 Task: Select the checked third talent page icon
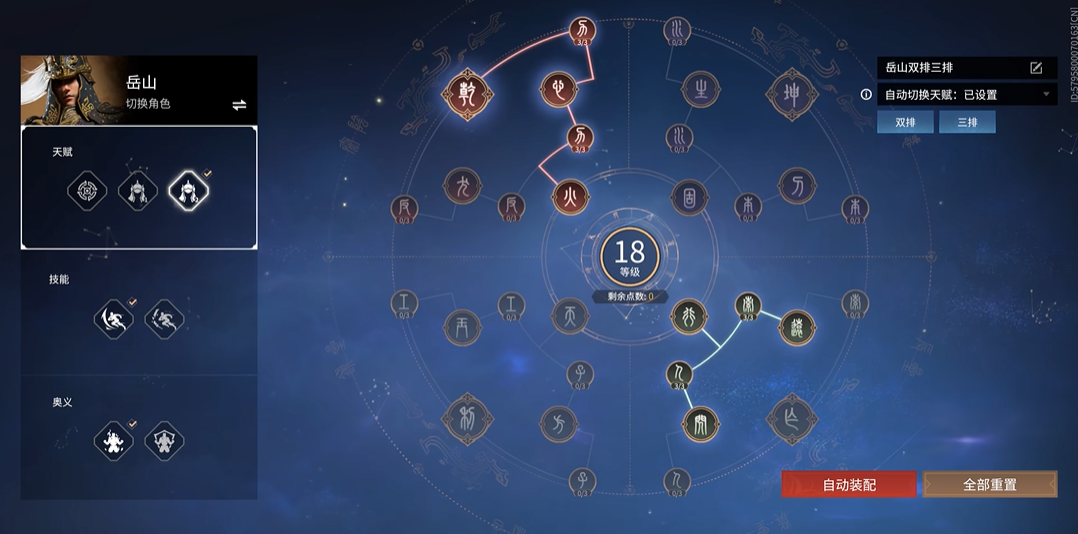coord(189,190)
